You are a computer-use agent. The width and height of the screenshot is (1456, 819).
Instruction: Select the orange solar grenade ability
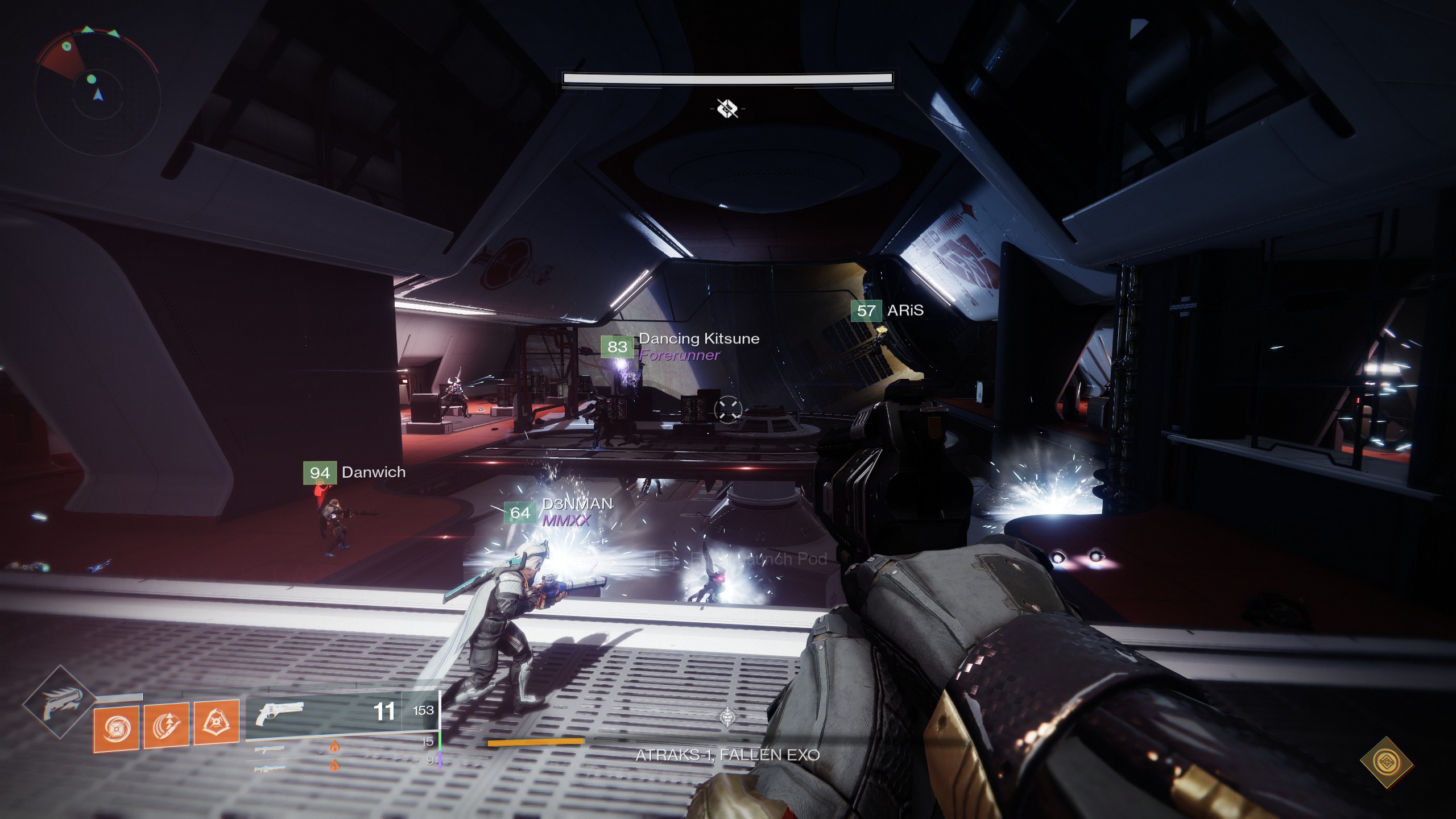(116, 729)
